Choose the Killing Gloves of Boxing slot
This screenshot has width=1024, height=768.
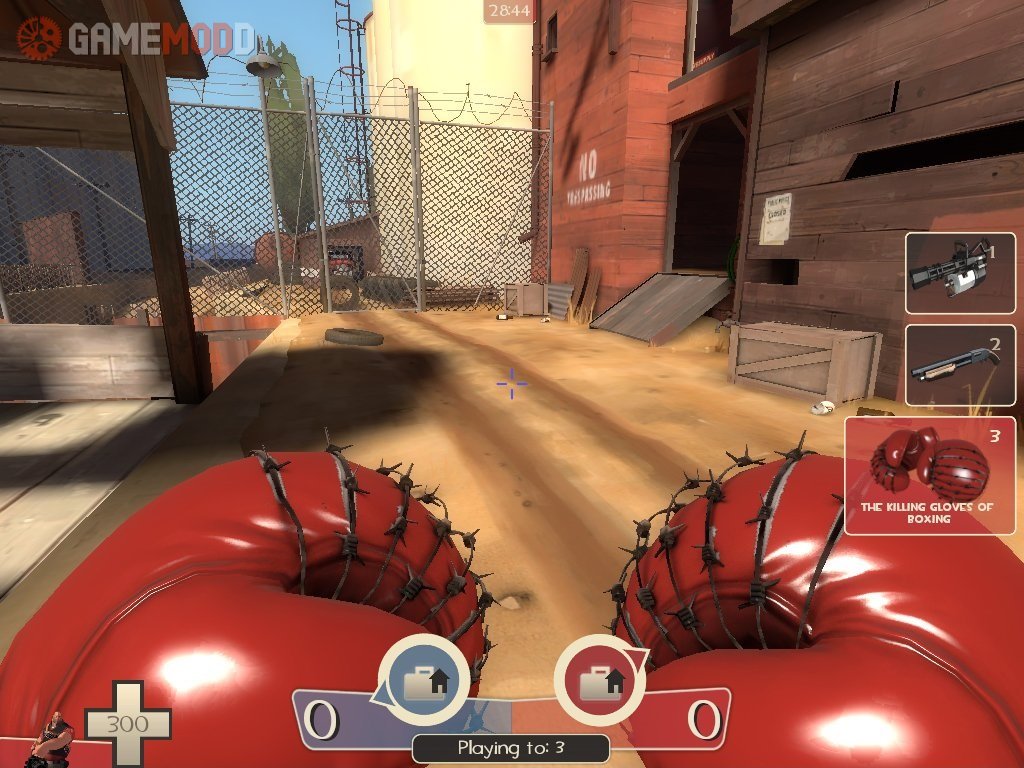coord(929,475)
